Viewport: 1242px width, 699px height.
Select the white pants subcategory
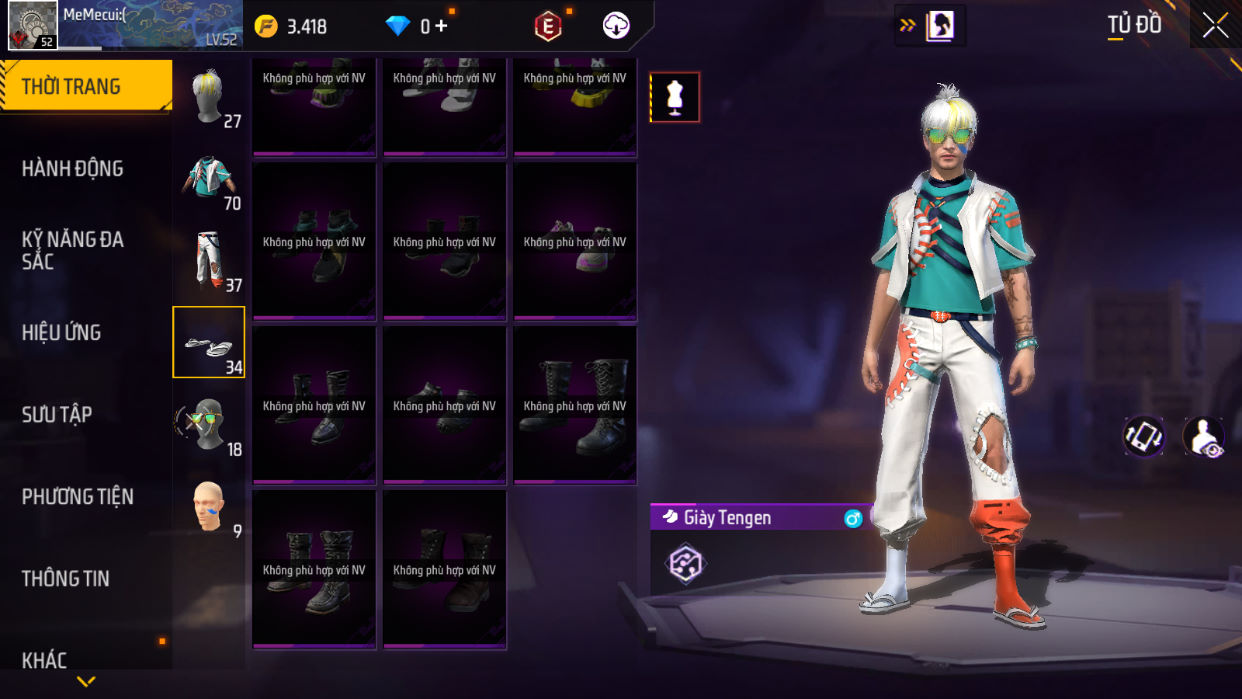(209, 261)
